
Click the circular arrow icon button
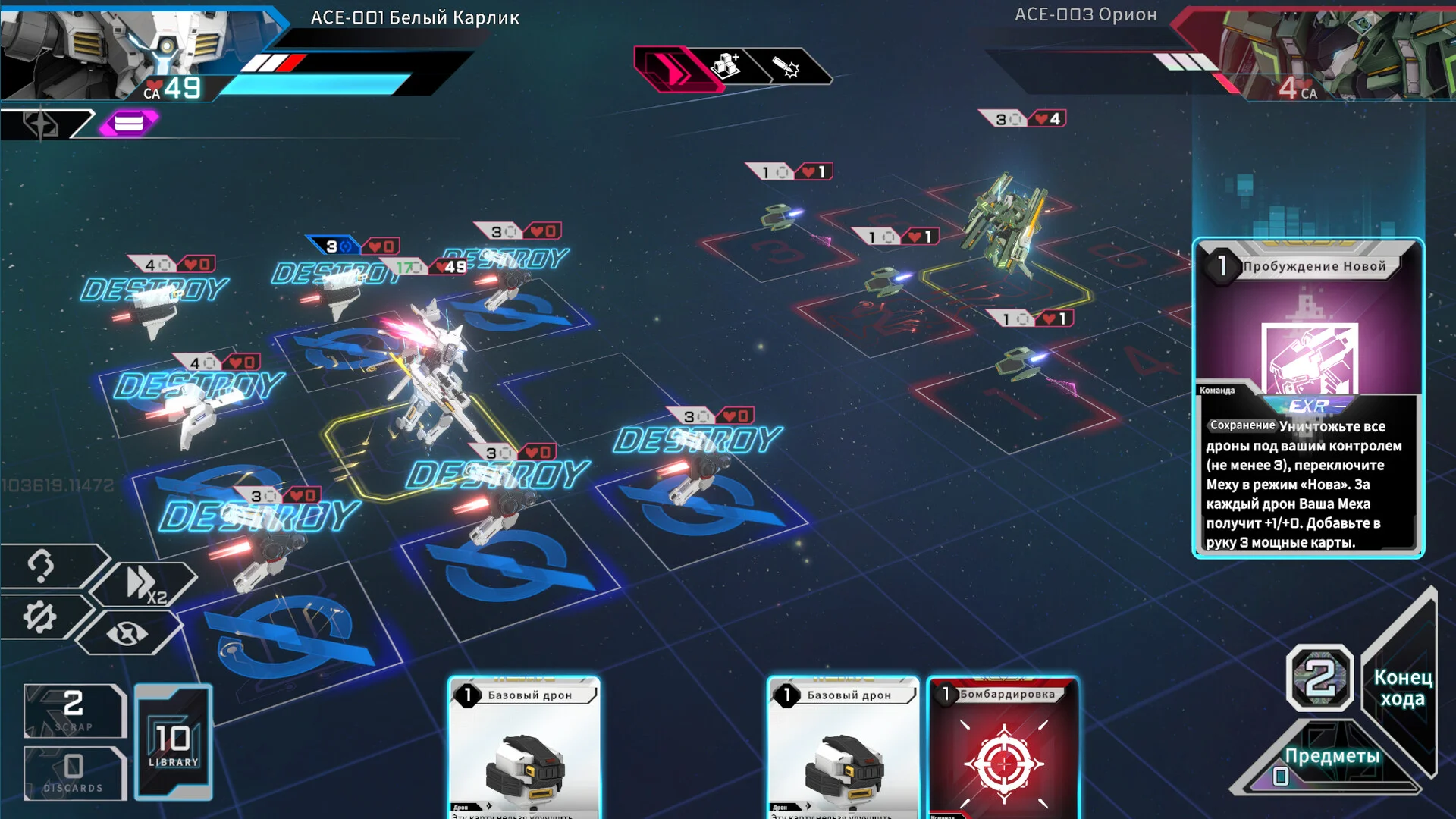(x=41, y=565)
